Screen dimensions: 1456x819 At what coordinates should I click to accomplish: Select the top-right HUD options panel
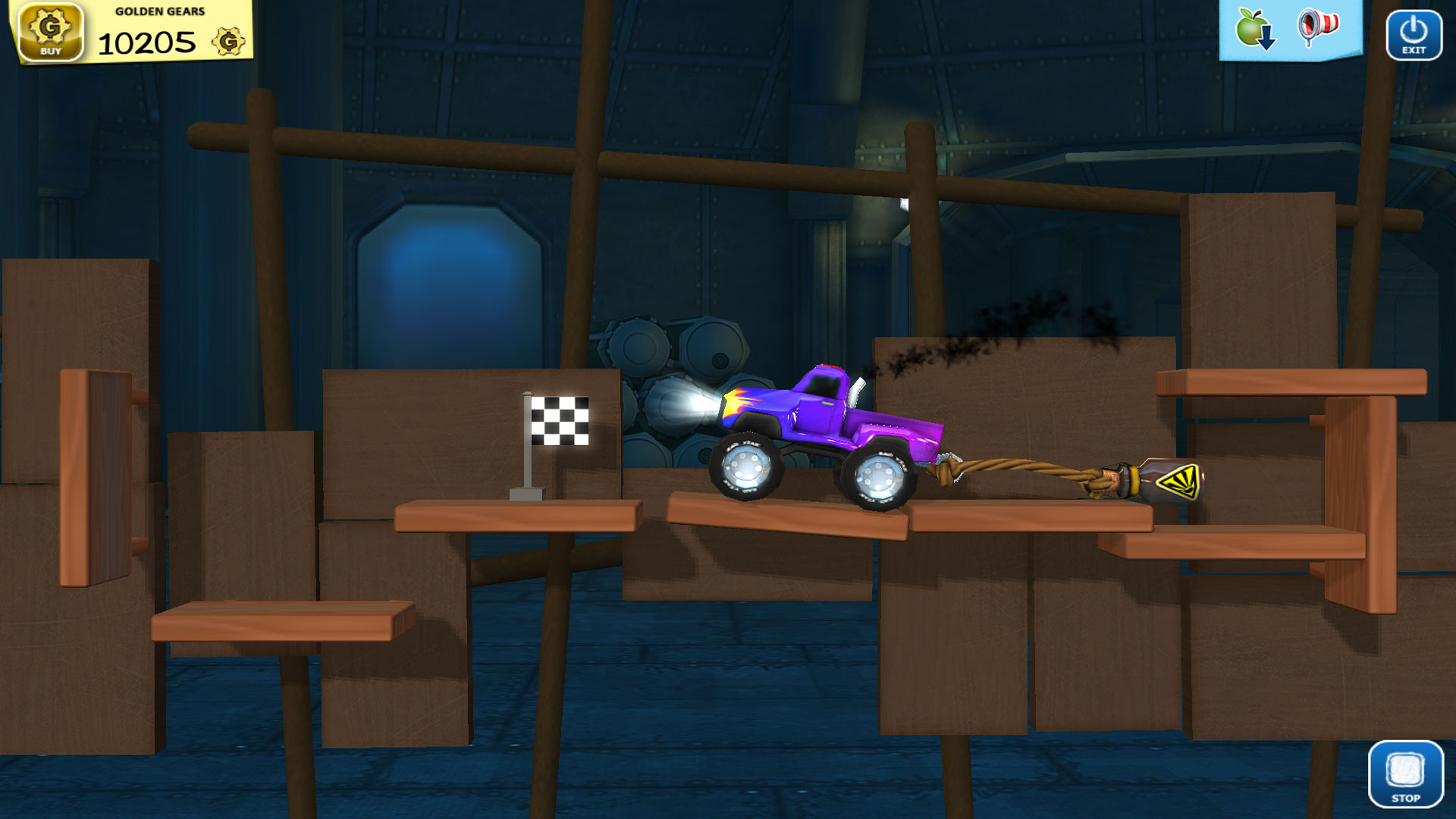click(1289, 32)
